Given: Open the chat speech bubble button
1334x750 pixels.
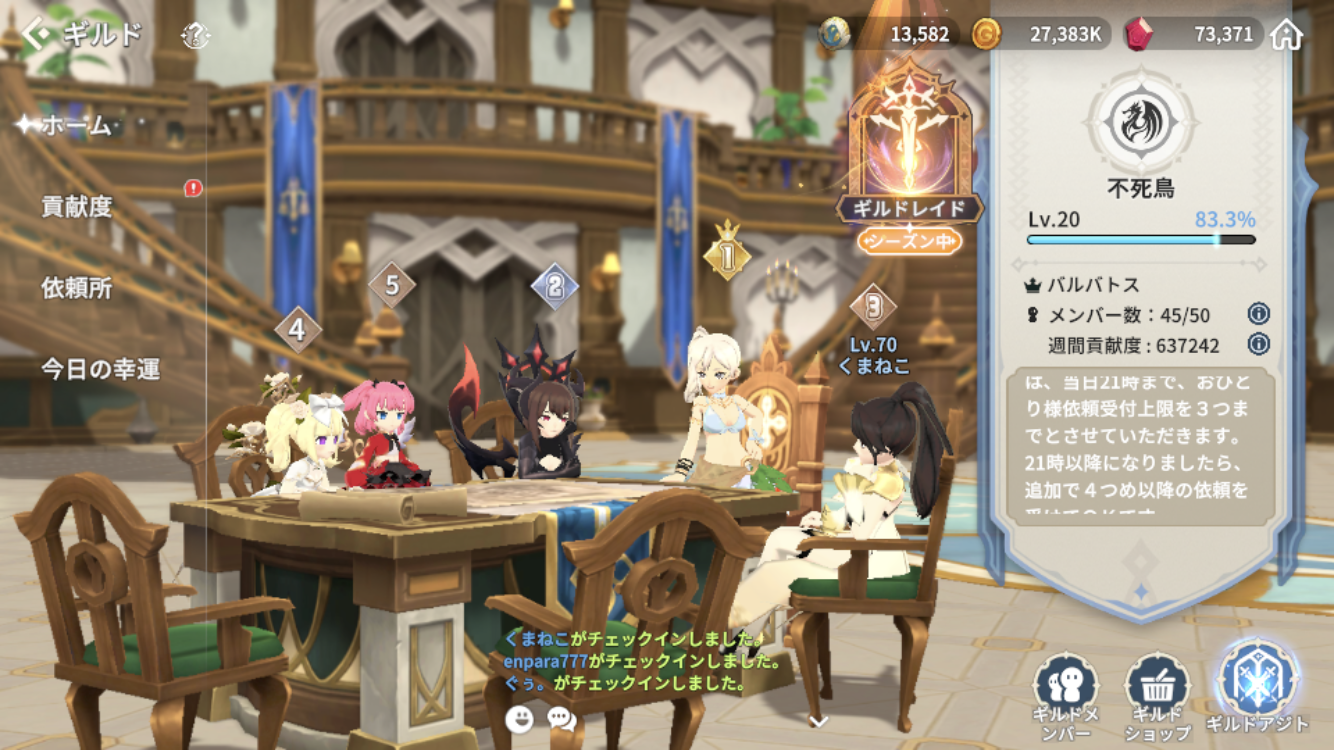Looking at the screenshot, I should click(x=562, y=718).
